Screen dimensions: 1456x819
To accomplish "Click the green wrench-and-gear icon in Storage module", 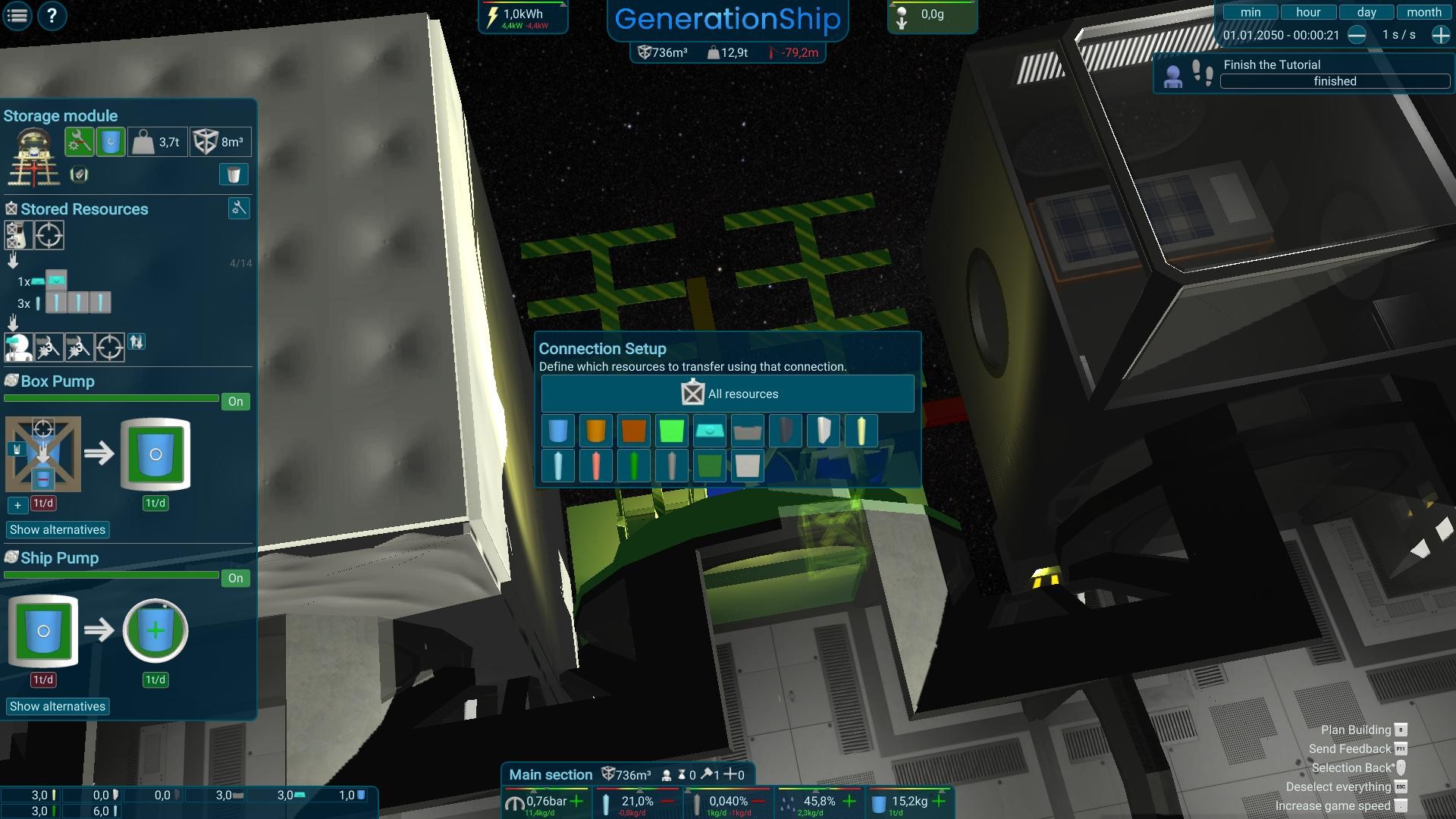I will (x=79, y=141).
